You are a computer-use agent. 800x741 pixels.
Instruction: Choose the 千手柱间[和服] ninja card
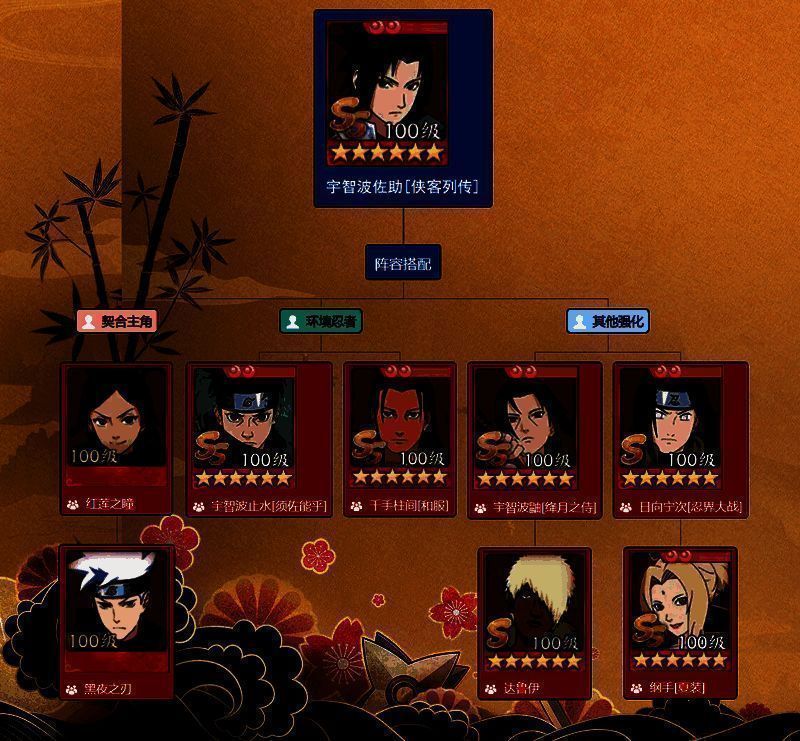(x=400, y=438)
